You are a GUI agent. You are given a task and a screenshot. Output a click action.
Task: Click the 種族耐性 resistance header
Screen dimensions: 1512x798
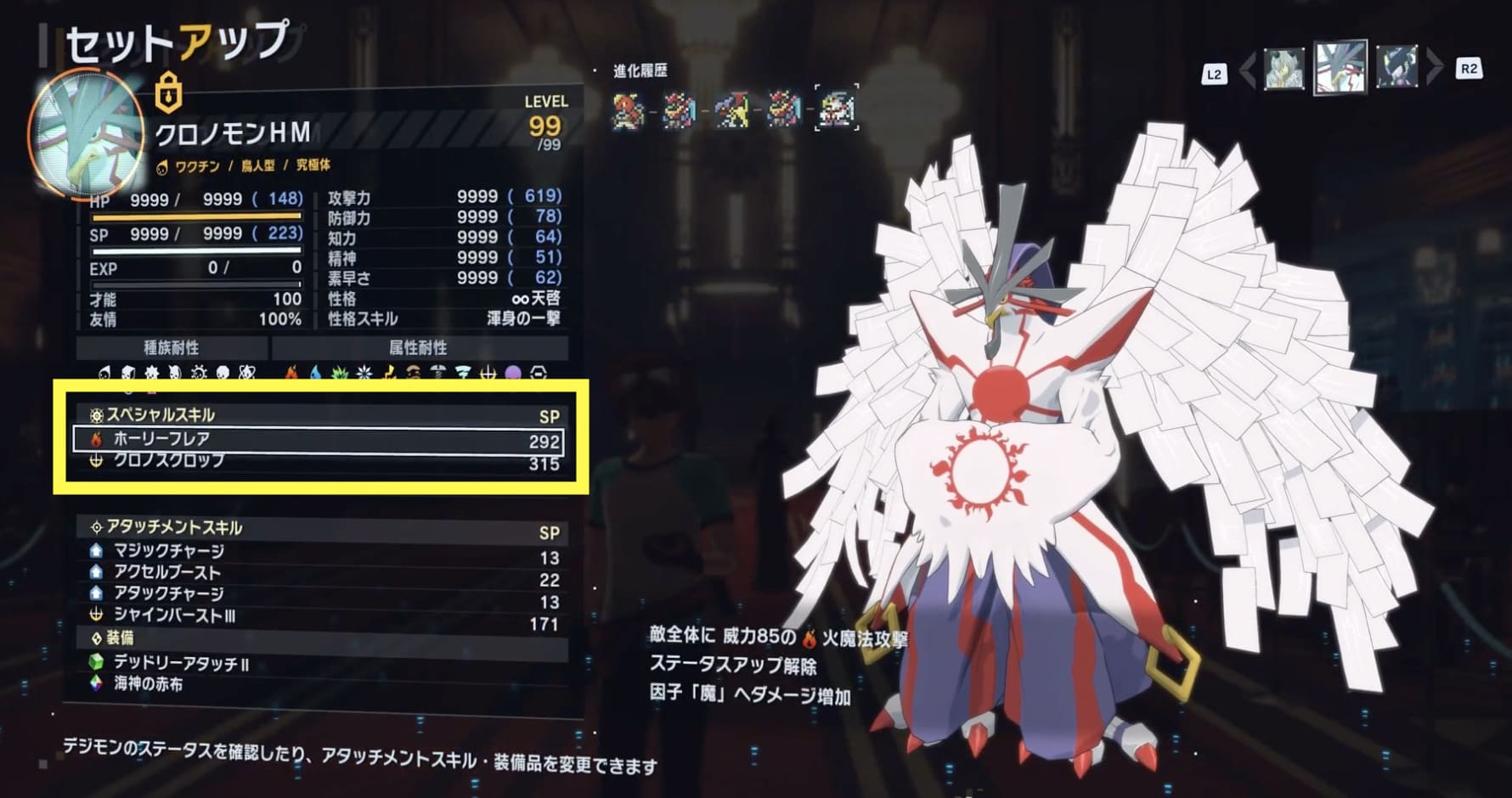coord(172,348)
